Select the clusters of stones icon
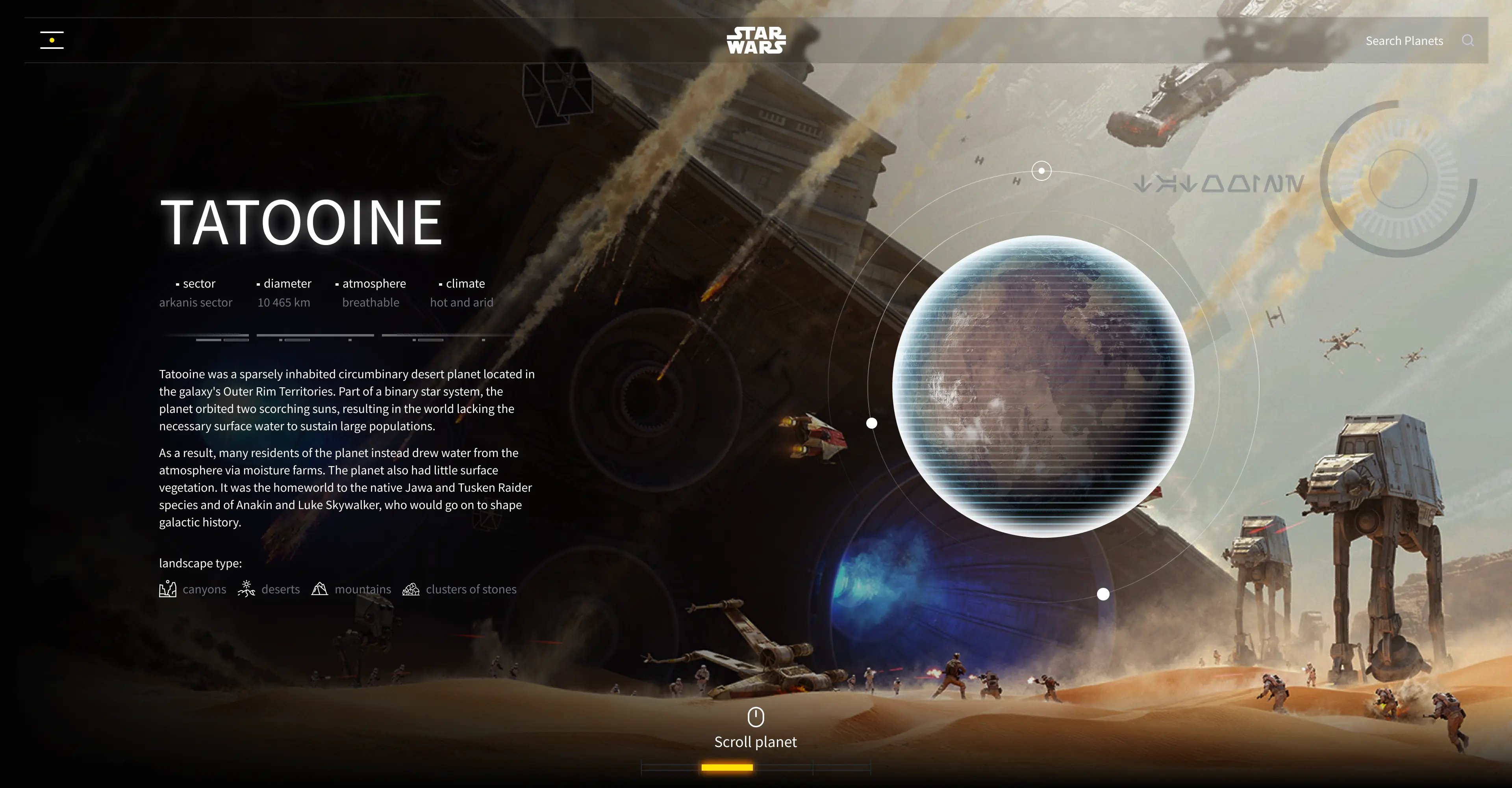This screenshot has height=788, width=1512. pyautogui.click(x=411, y=589)
